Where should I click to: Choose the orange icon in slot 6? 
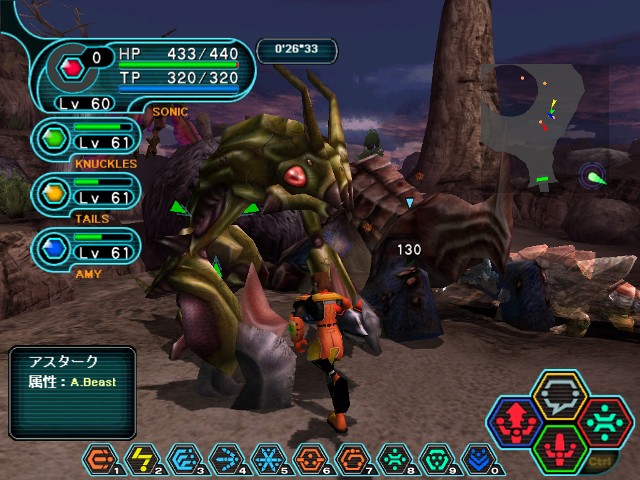(x=312, y=459)
